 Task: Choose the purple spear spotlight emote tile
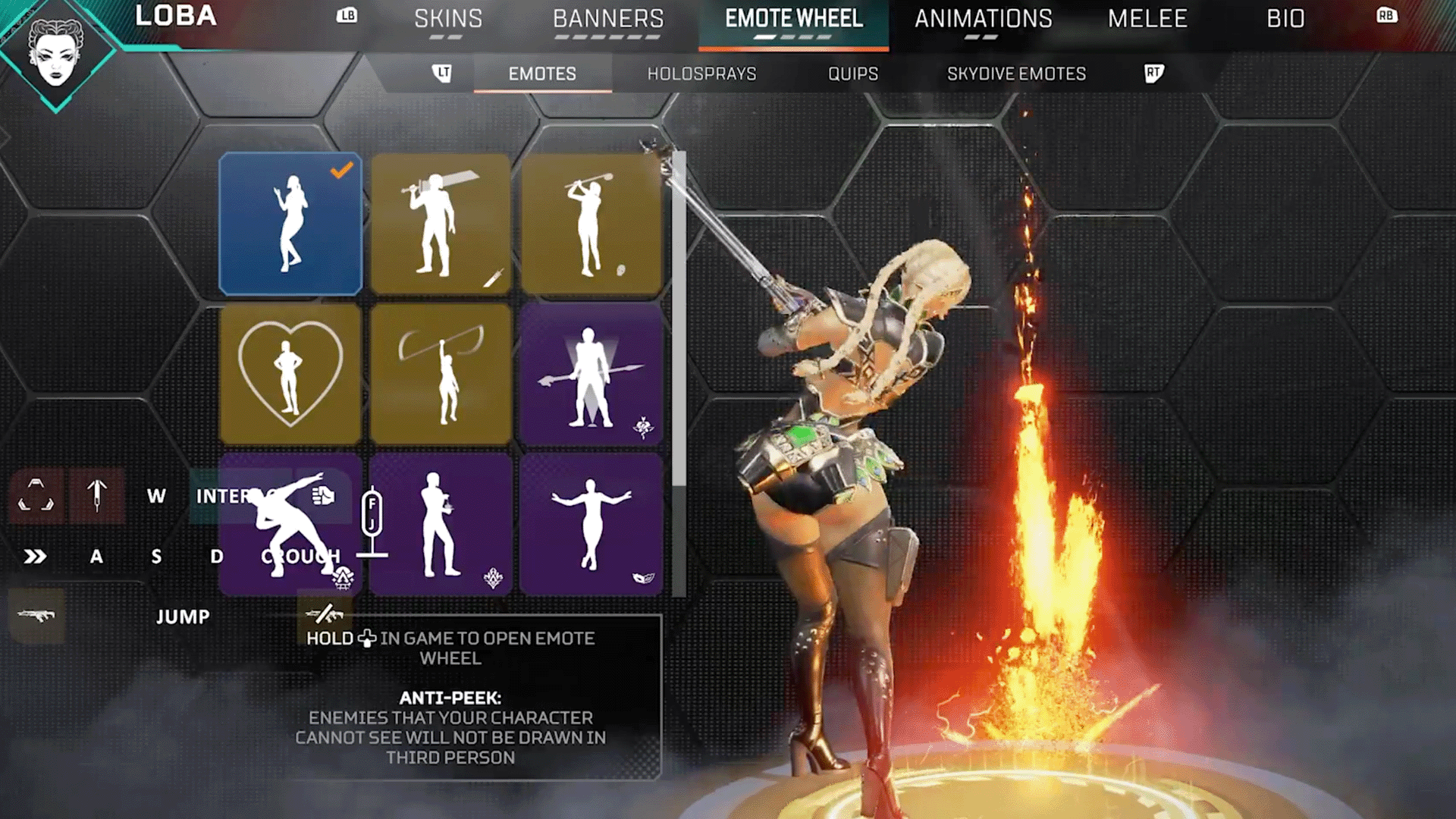tap(591, 374)
